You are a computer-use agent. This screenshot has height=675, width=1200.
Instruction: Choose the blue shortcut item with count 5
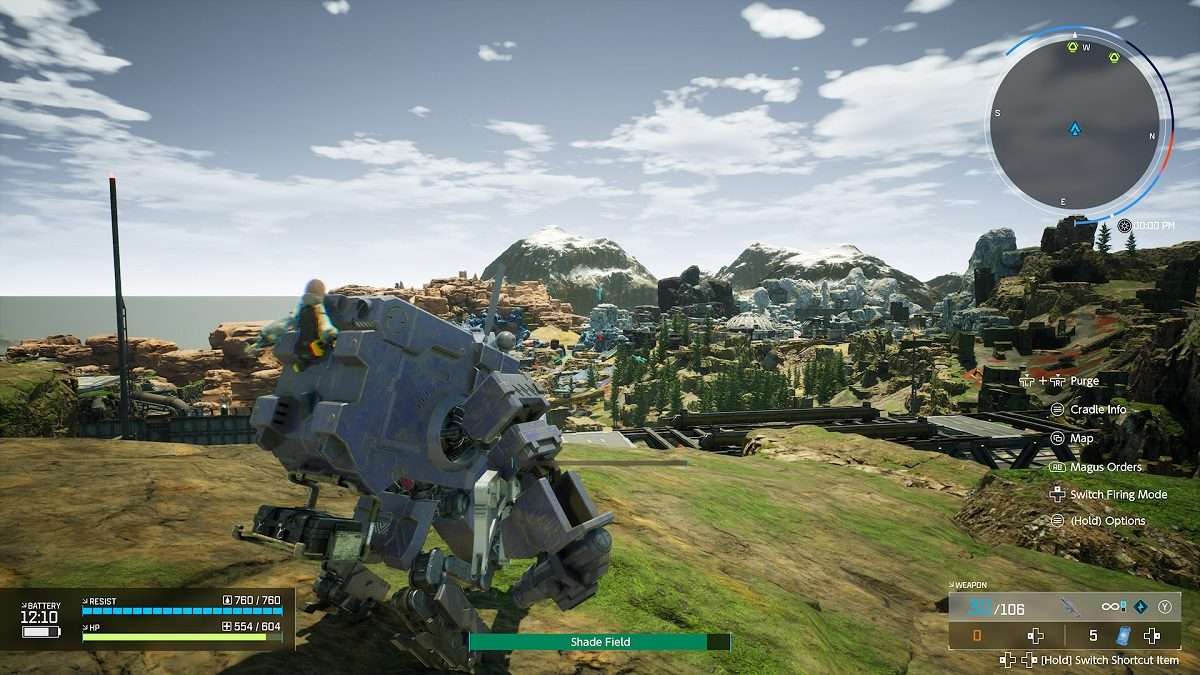1123,635
